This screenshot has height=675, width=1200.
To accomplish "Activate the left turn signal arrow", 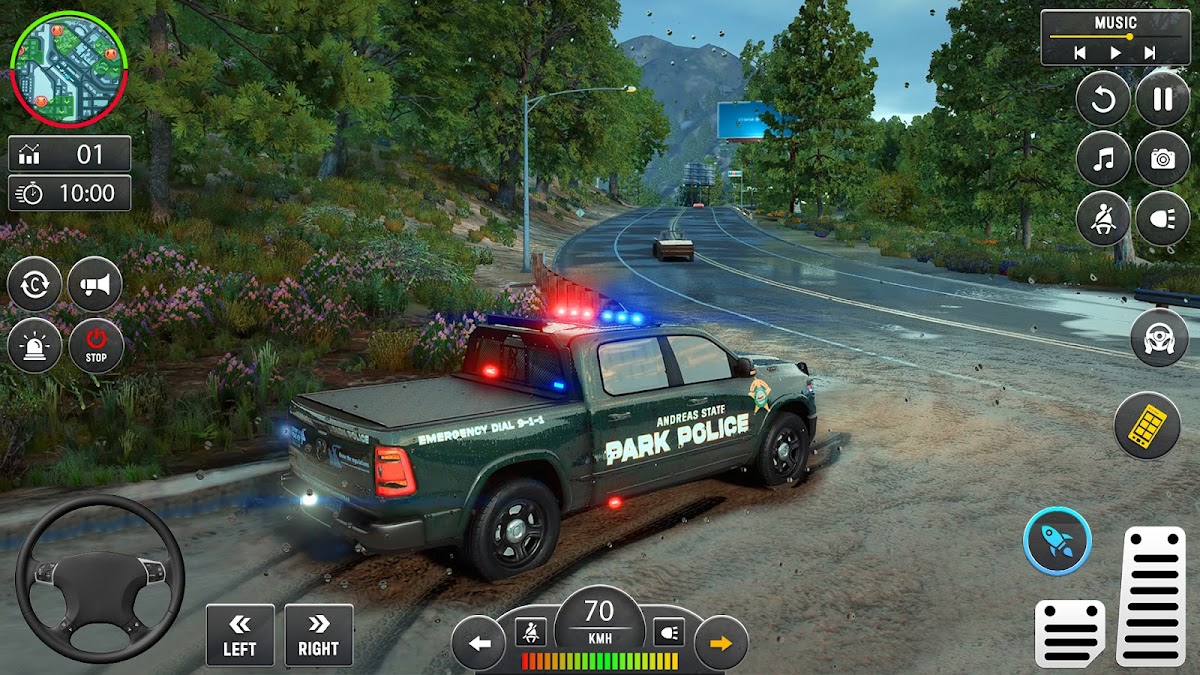I will coord(479,643).
